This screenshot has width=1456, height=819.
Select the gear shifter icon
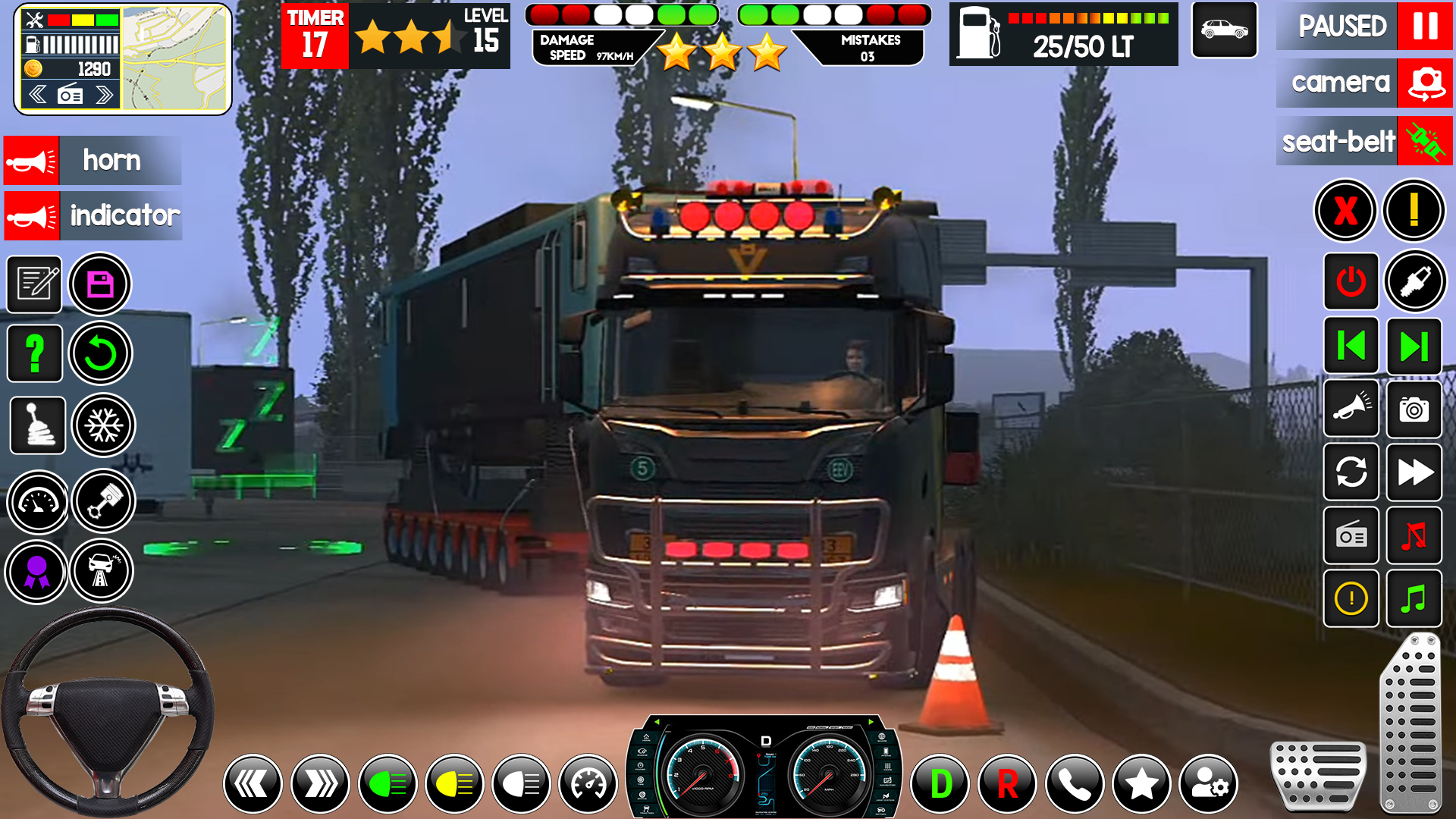tap(36, 425)
